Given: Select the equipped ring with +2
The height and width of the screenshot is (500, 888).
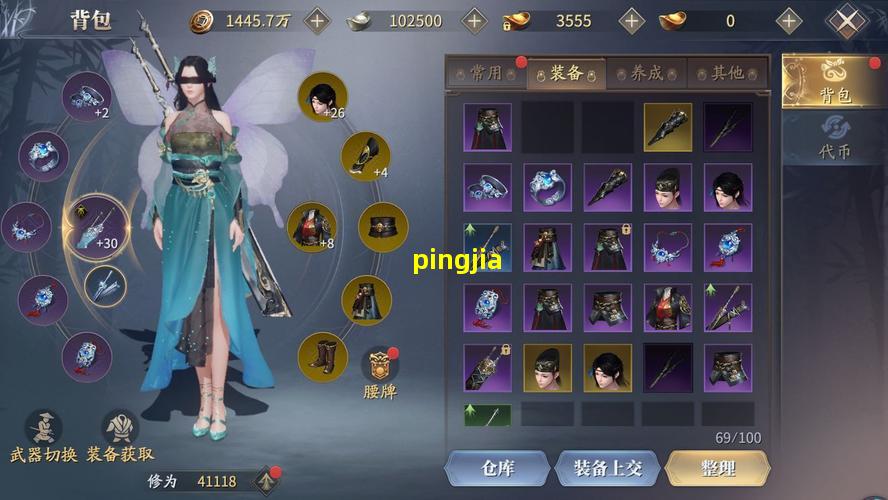Looking at the screenshot, I should pos(87,97).
